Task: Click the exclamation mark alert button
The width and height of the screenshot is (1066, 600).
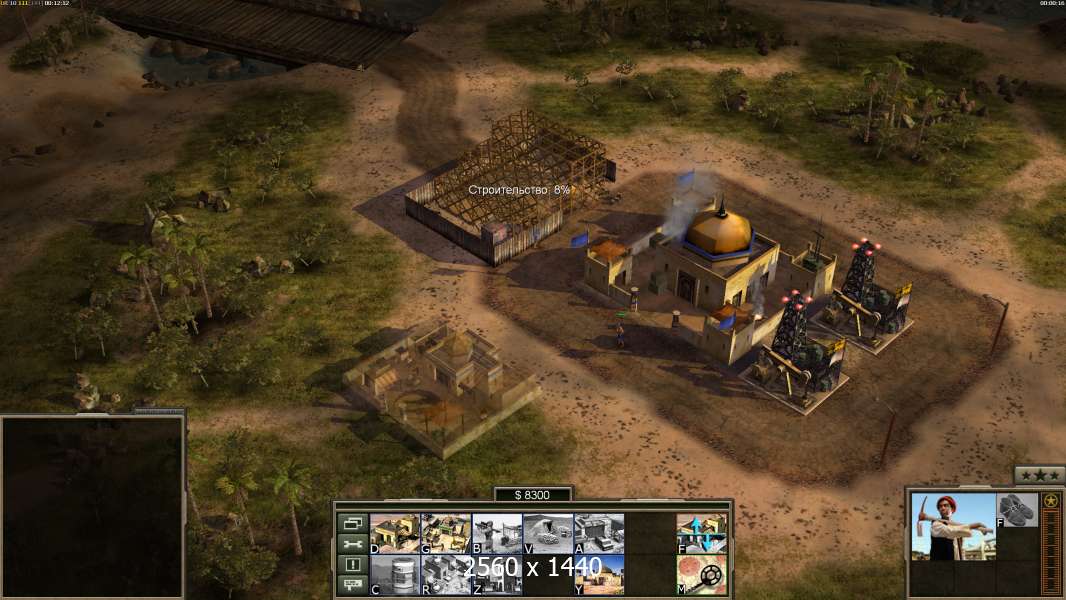Action: click(x=352, y=564)
